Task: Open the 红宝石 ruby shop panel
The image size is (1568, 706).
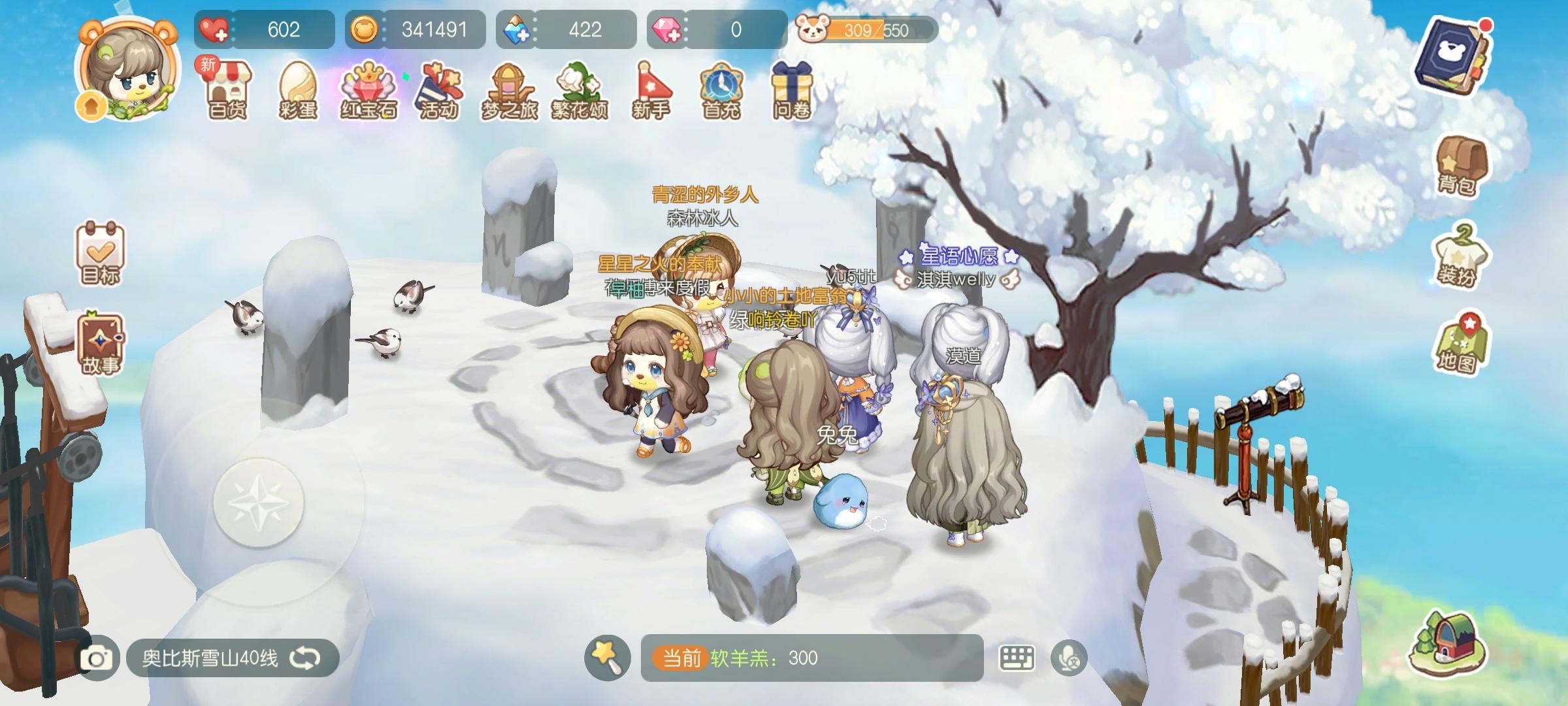Action: coord(369,92)
